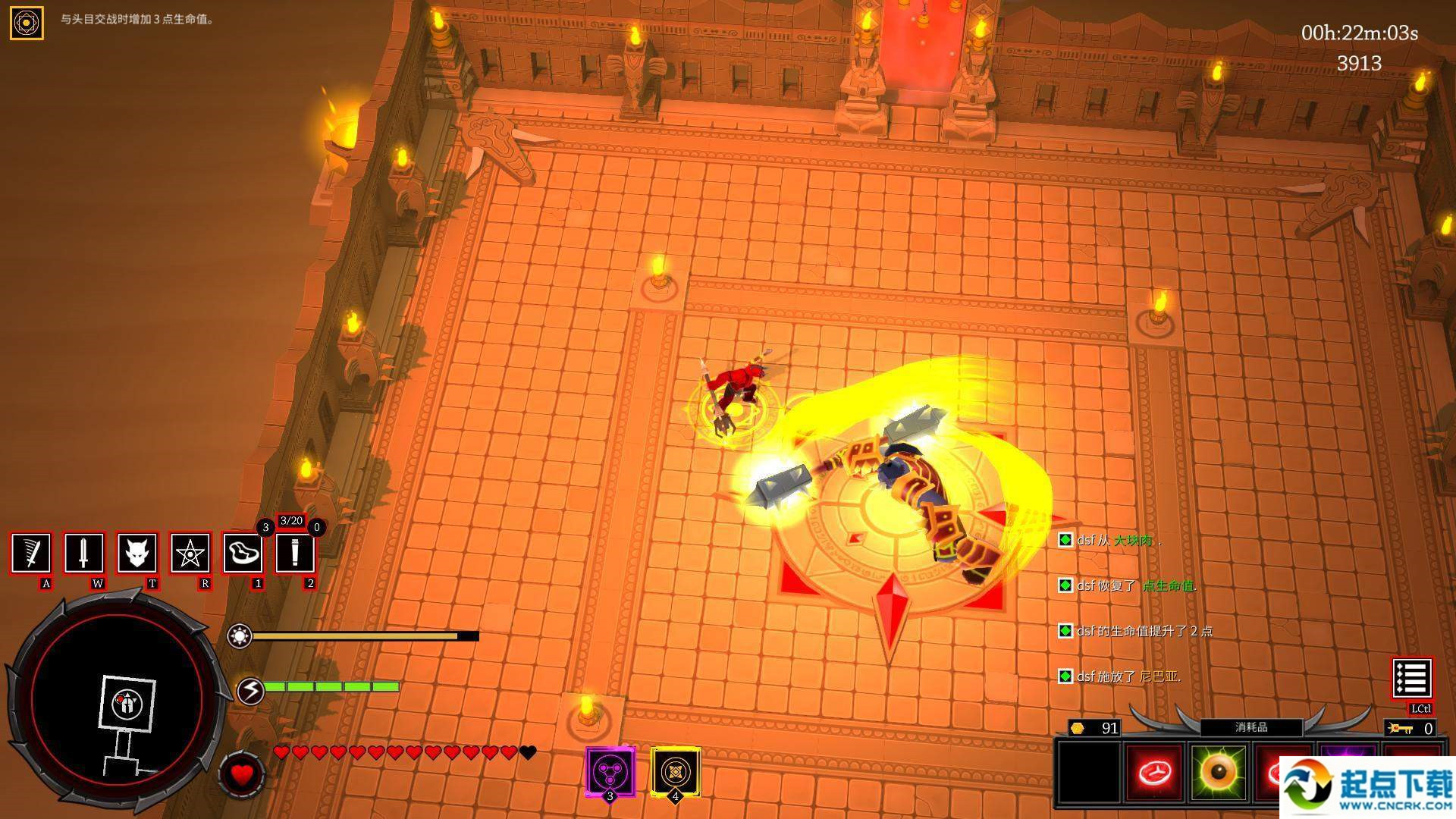
Task: Select the 消耗品 consumables tab
Action: click(1251, 727)
